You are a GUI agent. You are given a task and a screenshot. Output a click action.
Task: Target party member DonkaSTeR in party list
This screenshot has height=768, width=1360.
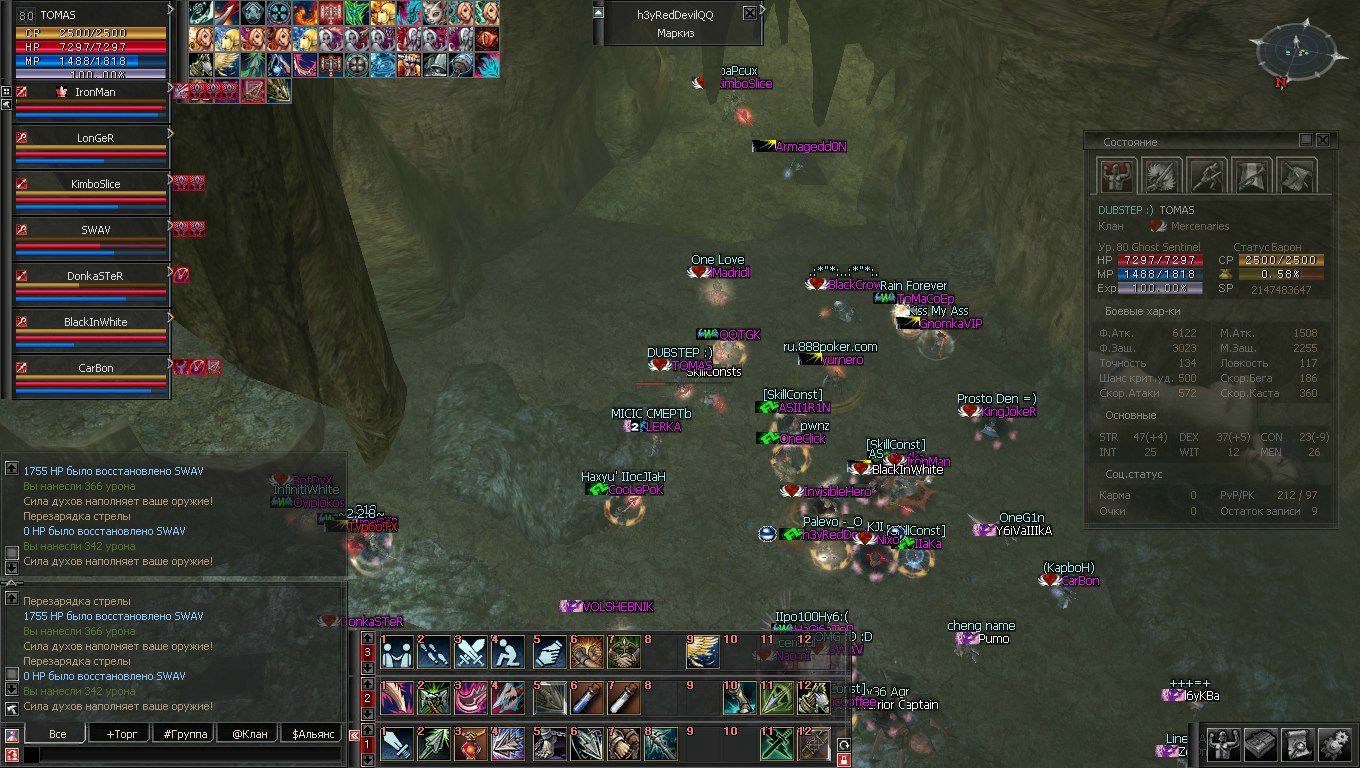coord(95,276)
